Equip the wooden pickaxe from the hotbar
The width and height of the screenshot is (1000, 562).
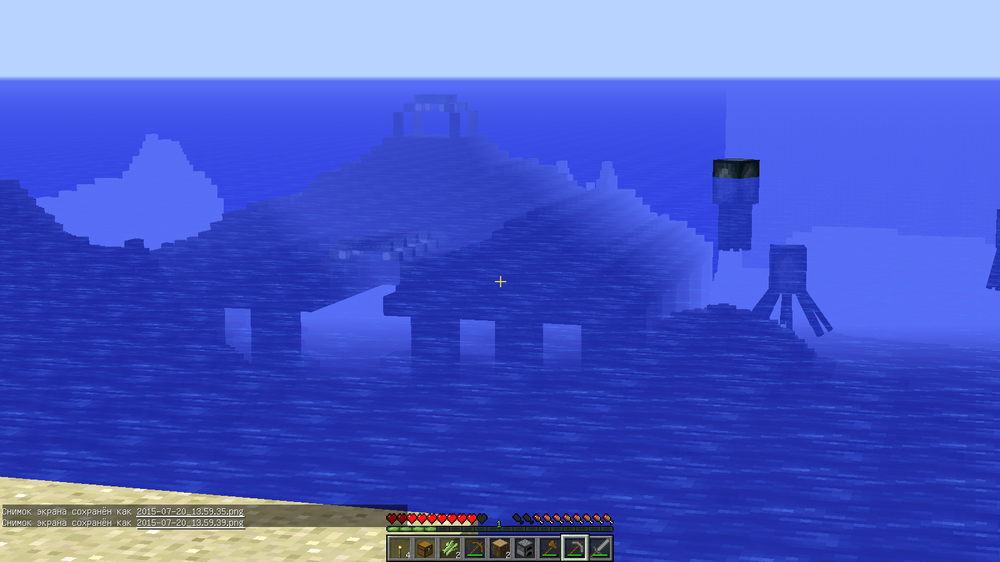click(x=475, y=548)
